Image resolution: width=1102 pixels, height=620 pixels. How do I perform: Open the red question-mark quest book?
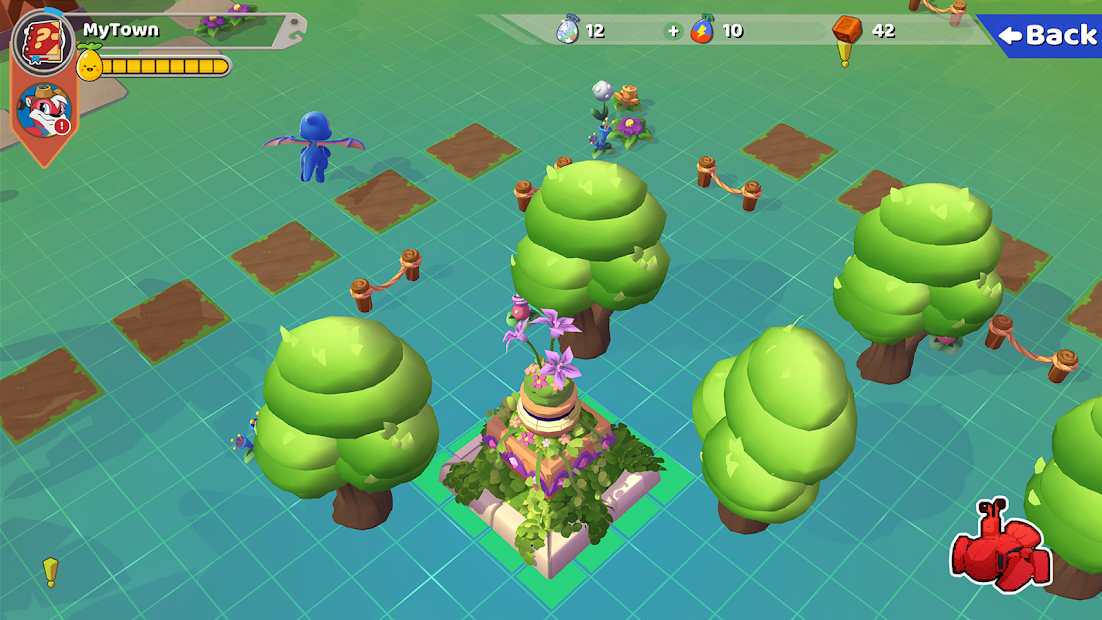(43, 42)
